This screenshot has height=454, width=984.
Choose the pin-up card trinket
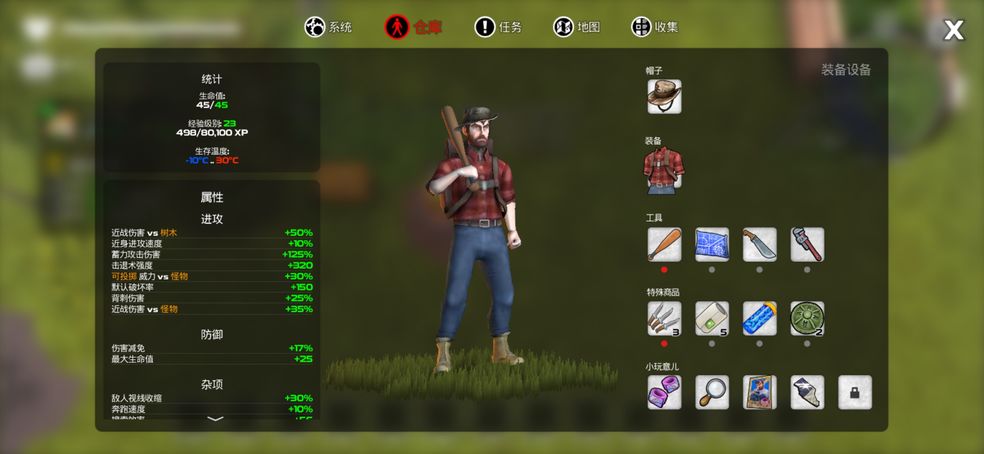pyautogui.click(x=760, y=392)
